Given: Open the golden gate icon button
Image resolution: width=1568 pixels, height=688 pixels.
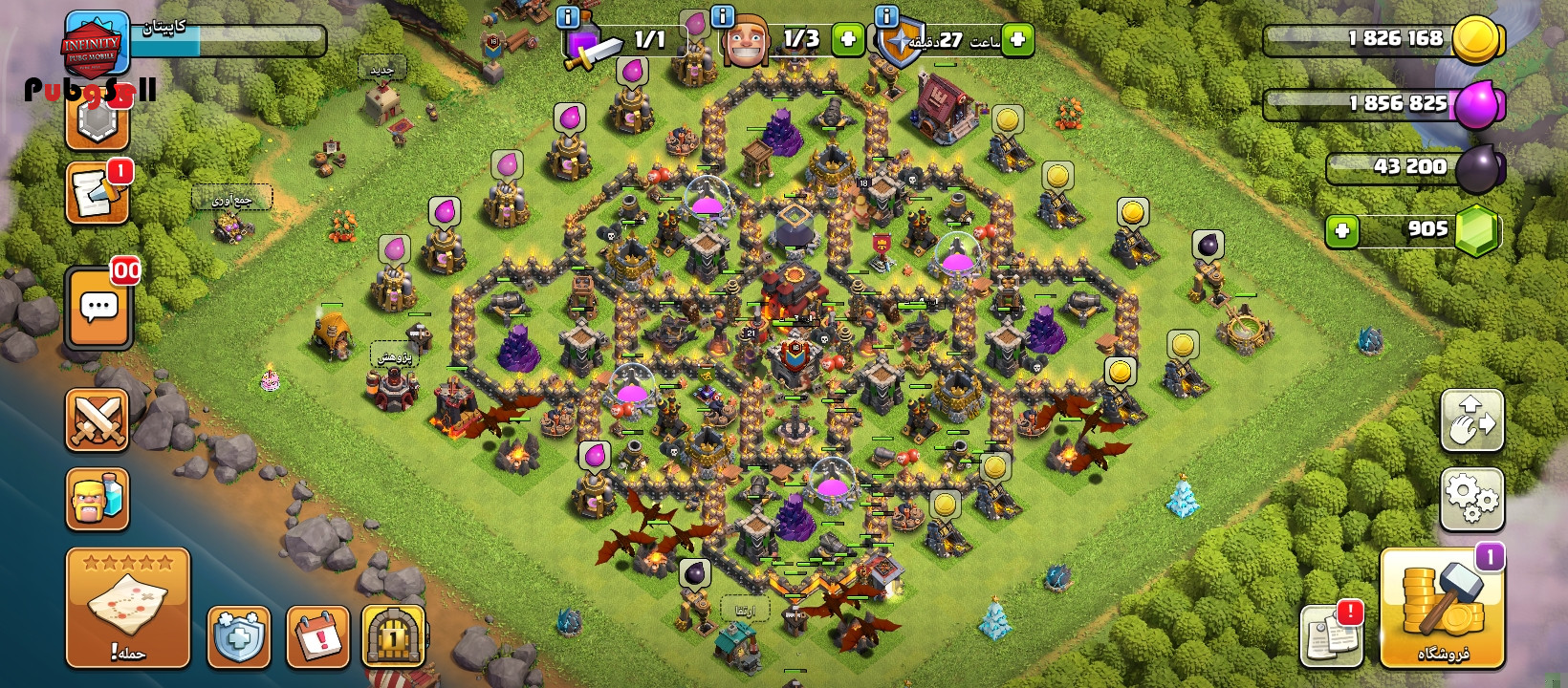Looking at the screenshot, I should click(393, 635).
